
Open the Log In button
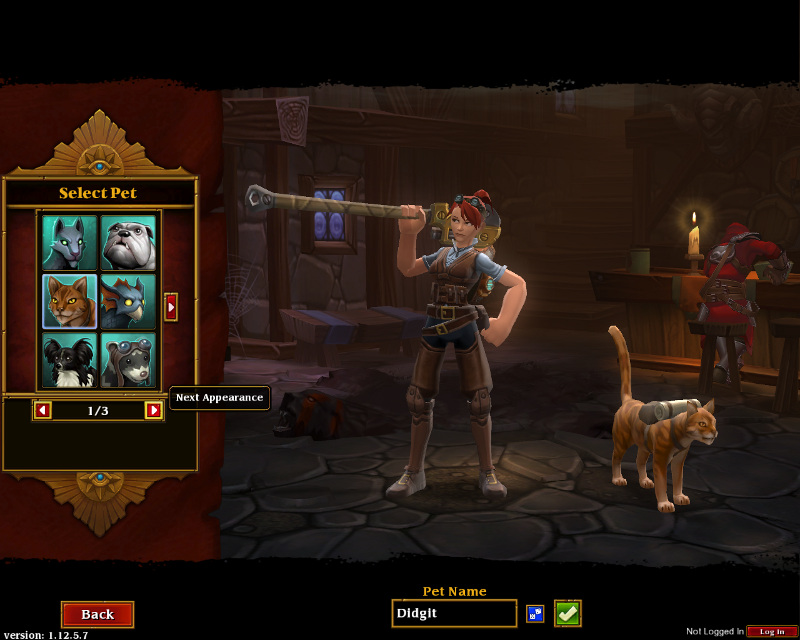(x=772, y=631)
